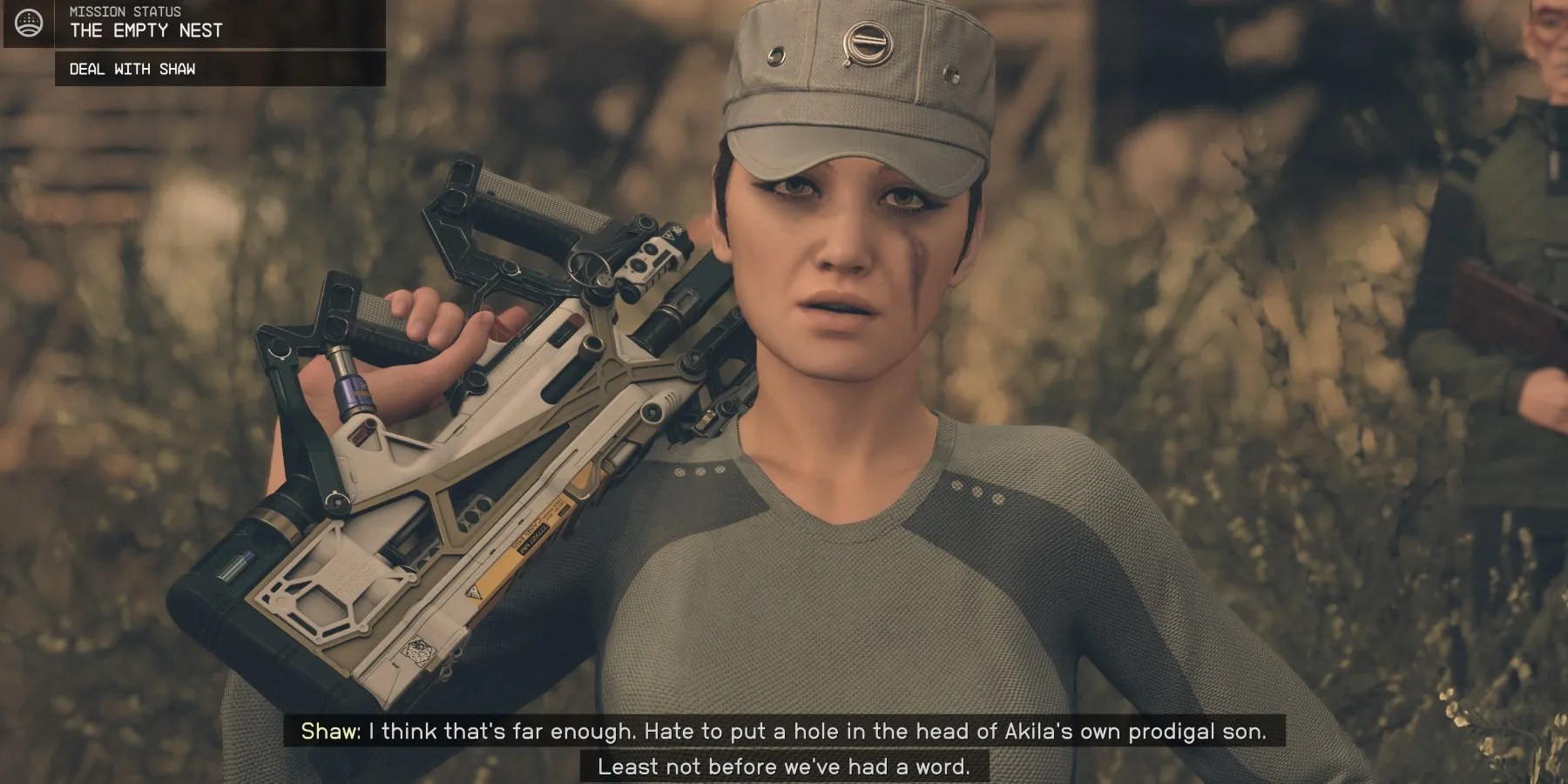The height and width of the screenshot is (784, 1568).
Task: Click the Deal With Shaw objective
Action: tap(132, 69)
